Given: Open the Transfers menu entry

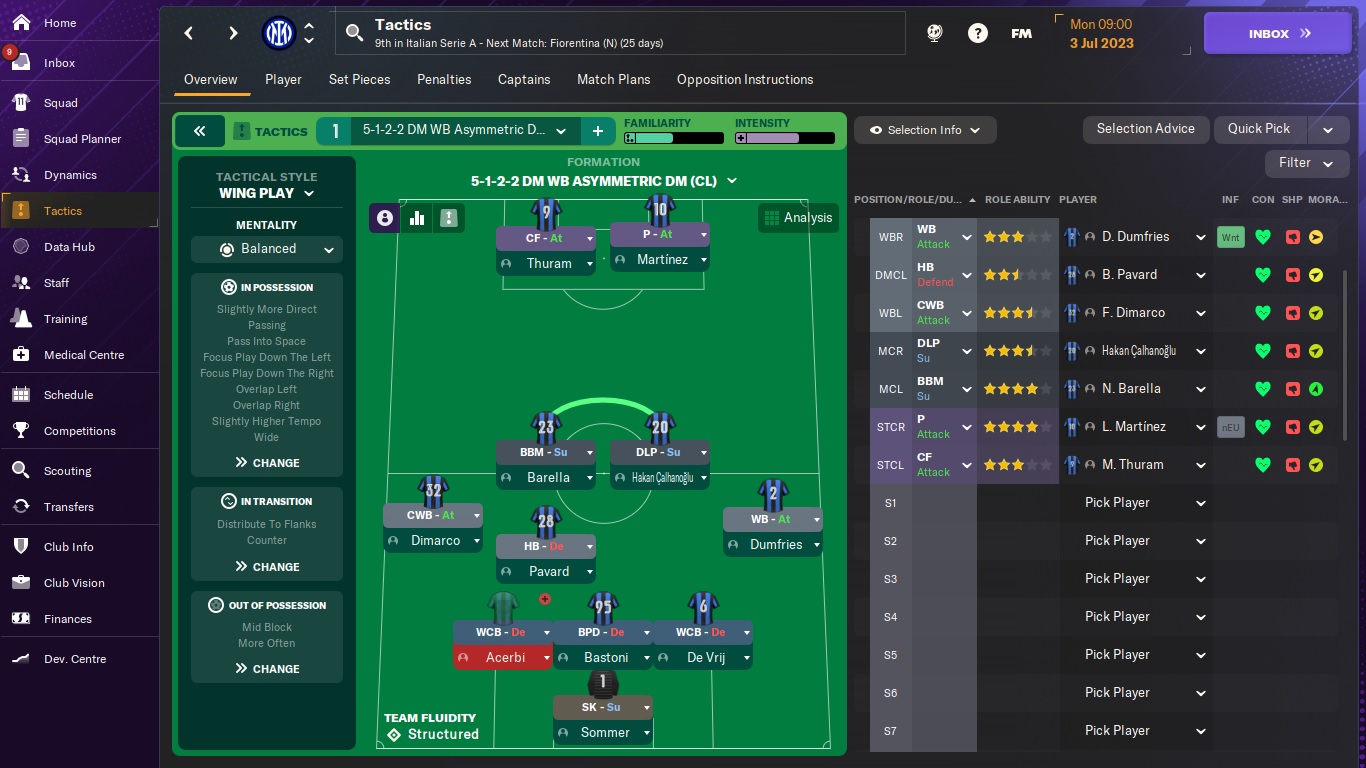Looking at the screenshot, I should tap(68, 507).
